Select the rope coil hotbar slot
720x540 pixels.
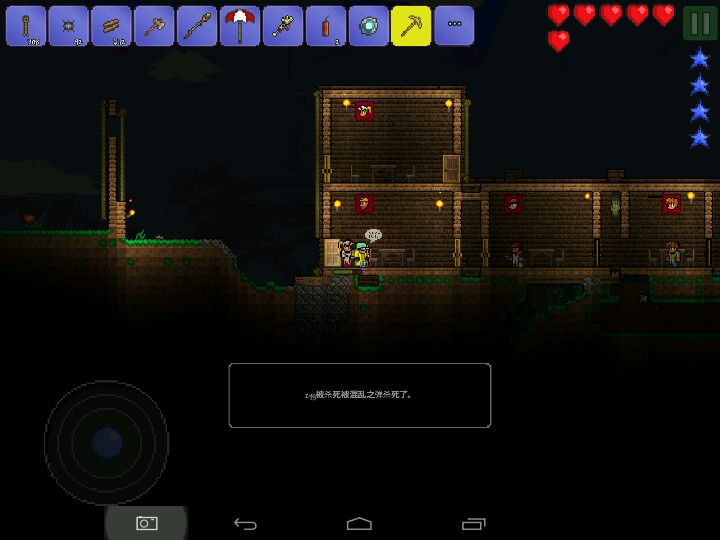(26, 26)
